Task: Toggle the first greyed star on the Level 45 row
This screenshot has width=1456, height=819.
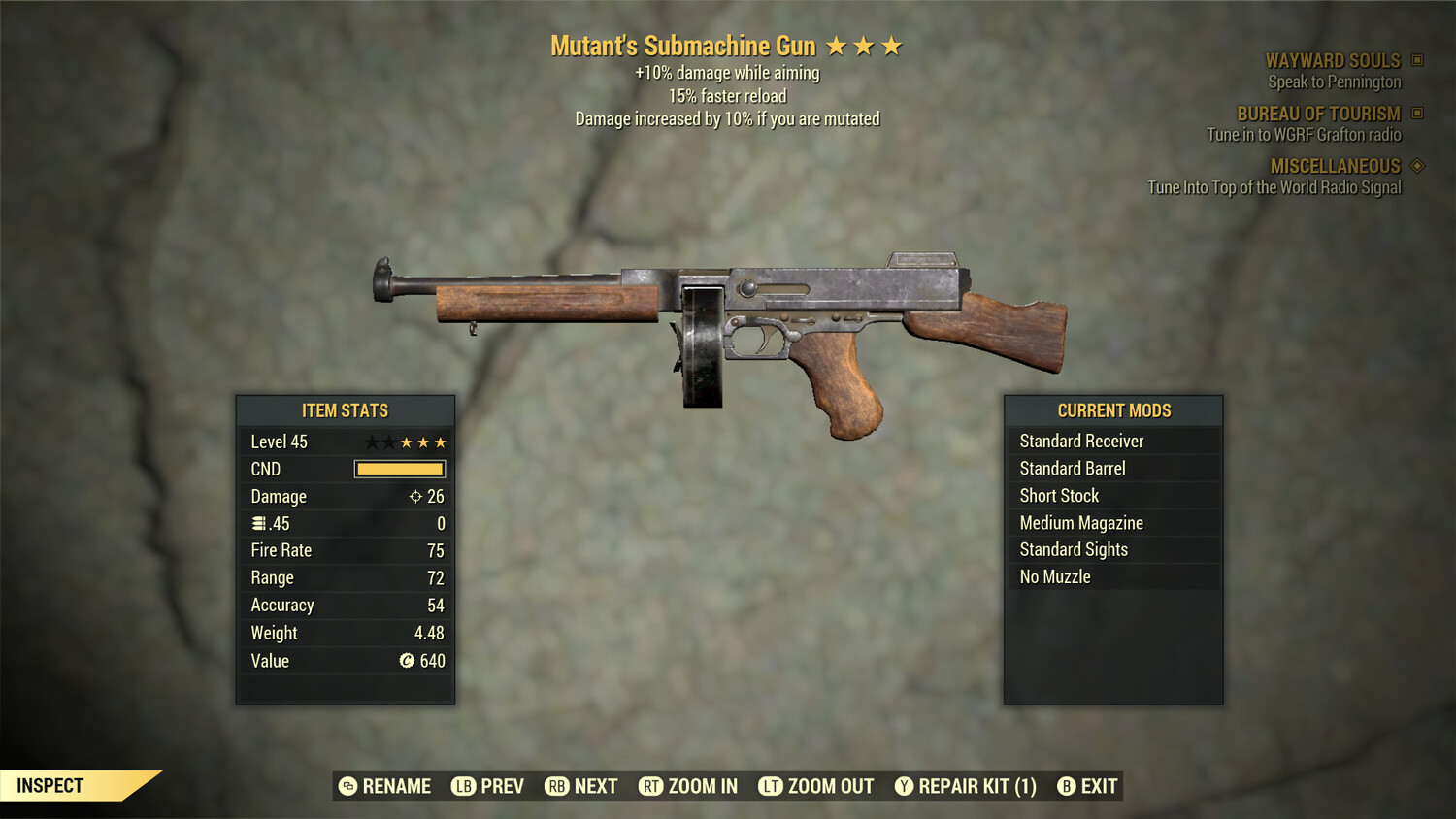Action: tap(370, 442)
